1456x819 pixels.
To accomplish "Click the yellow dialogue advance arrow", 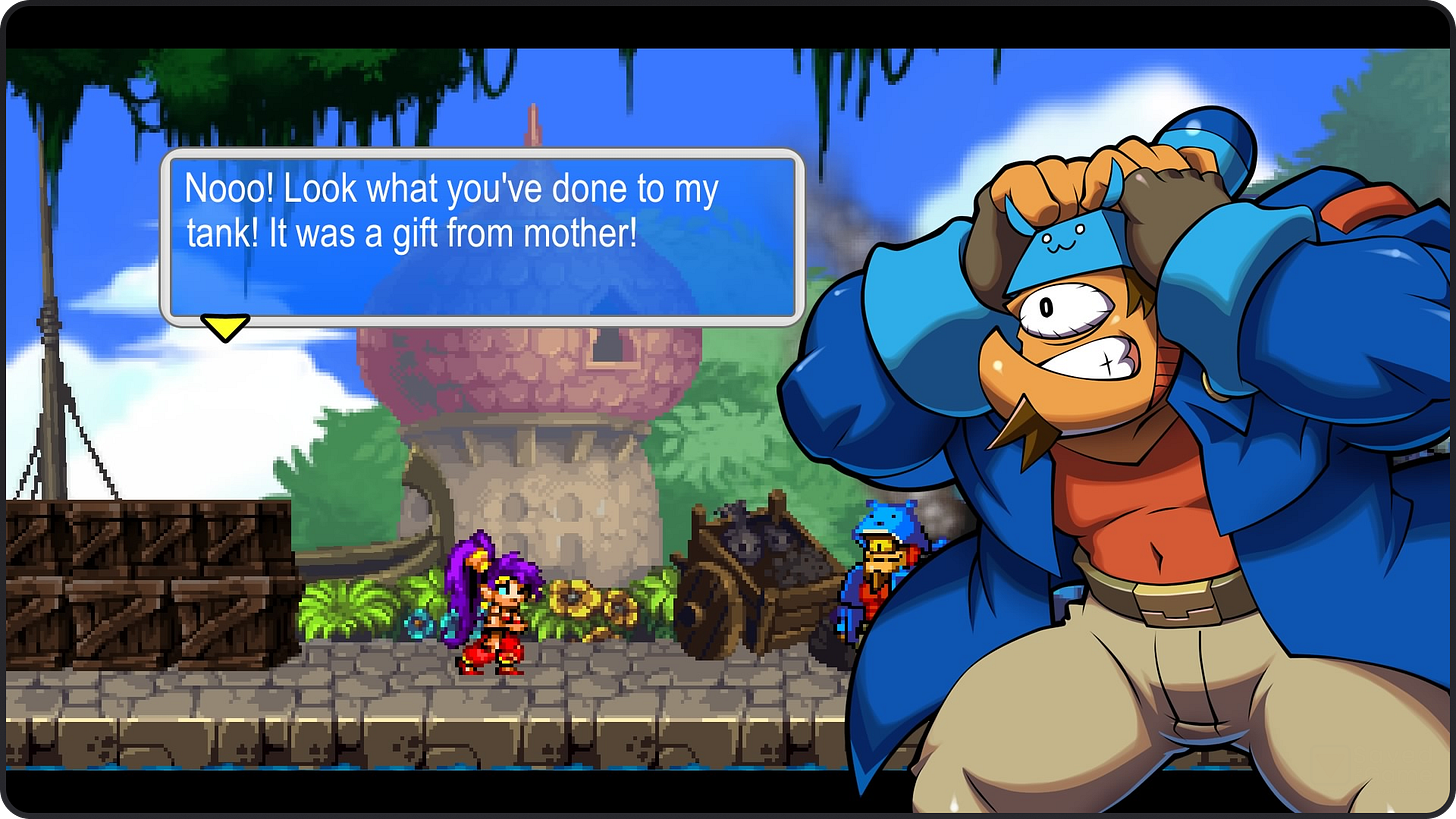I will pyautogui.click(x=224, y=325).
